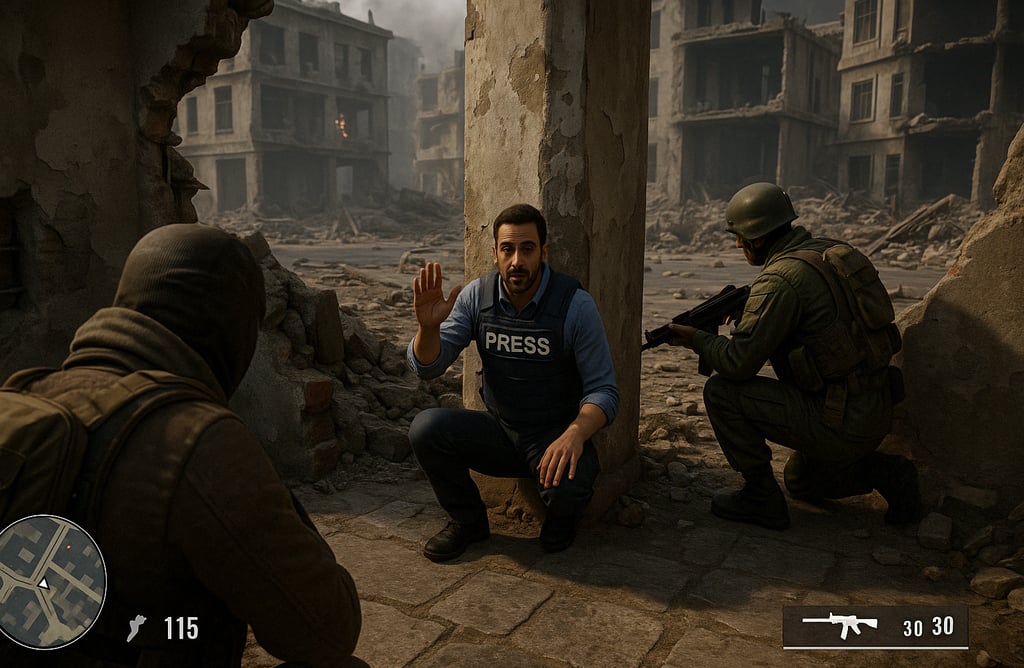Select the assault rifle weapon icon
Image resolution: width=1024 pixels, height=668 pixels.
pos(839,625)
